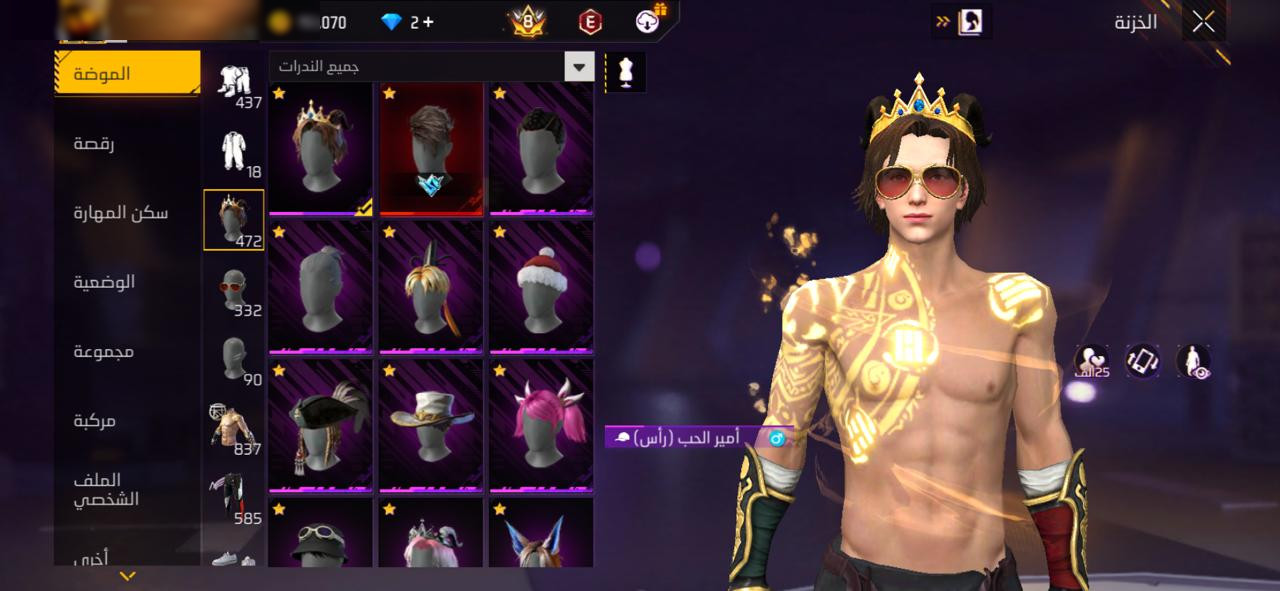Open the face masks category with 90 items
Viewport: 1280px width, 591px height.
(x=234, y=362)
